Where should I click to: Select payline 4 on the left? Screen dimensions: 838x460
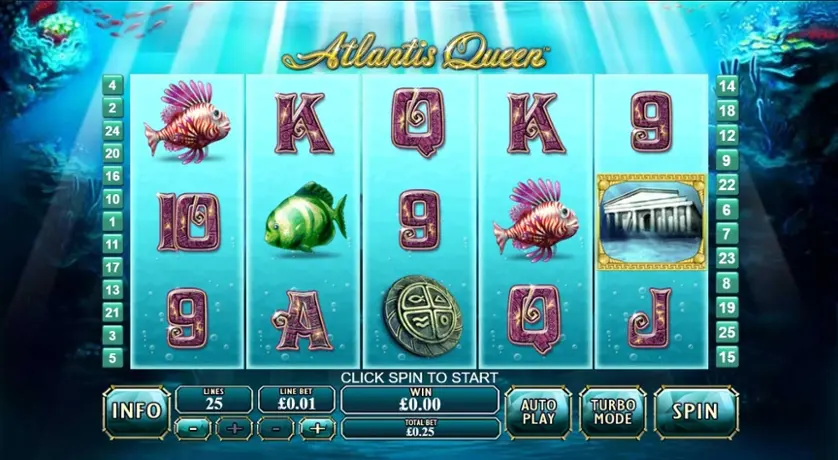[x=113, y=86]
